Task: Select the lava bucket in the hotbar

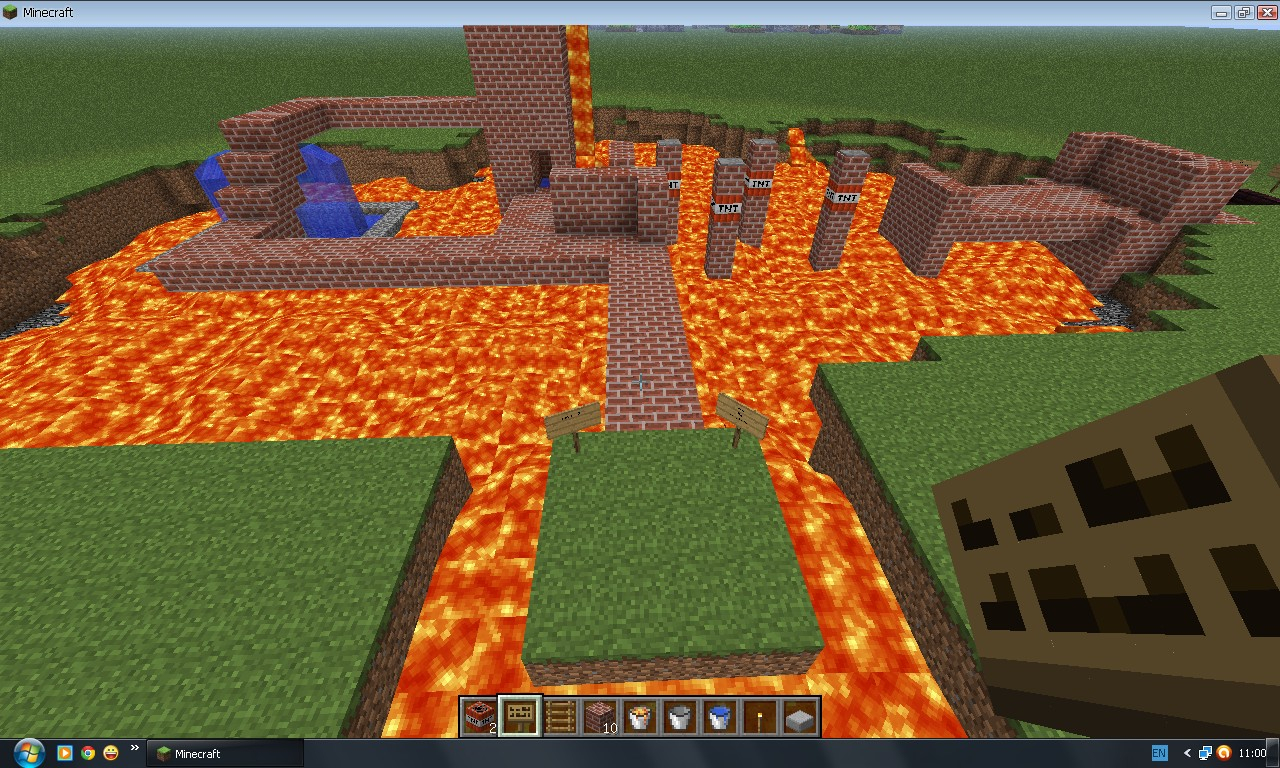Action: pyautogui.click(x=639, y=717)
